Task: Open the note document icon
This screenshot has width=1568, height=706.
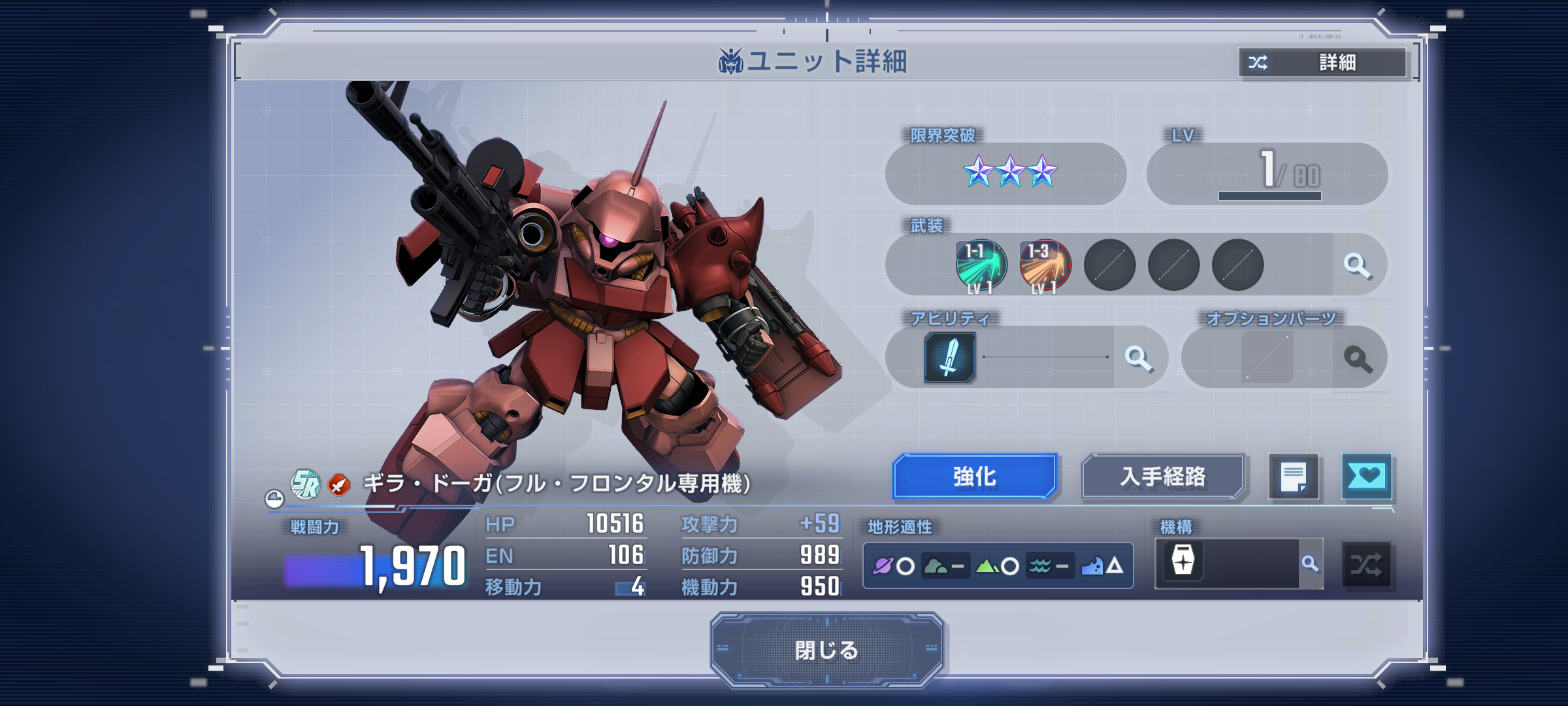Action: coord(1293,477)
